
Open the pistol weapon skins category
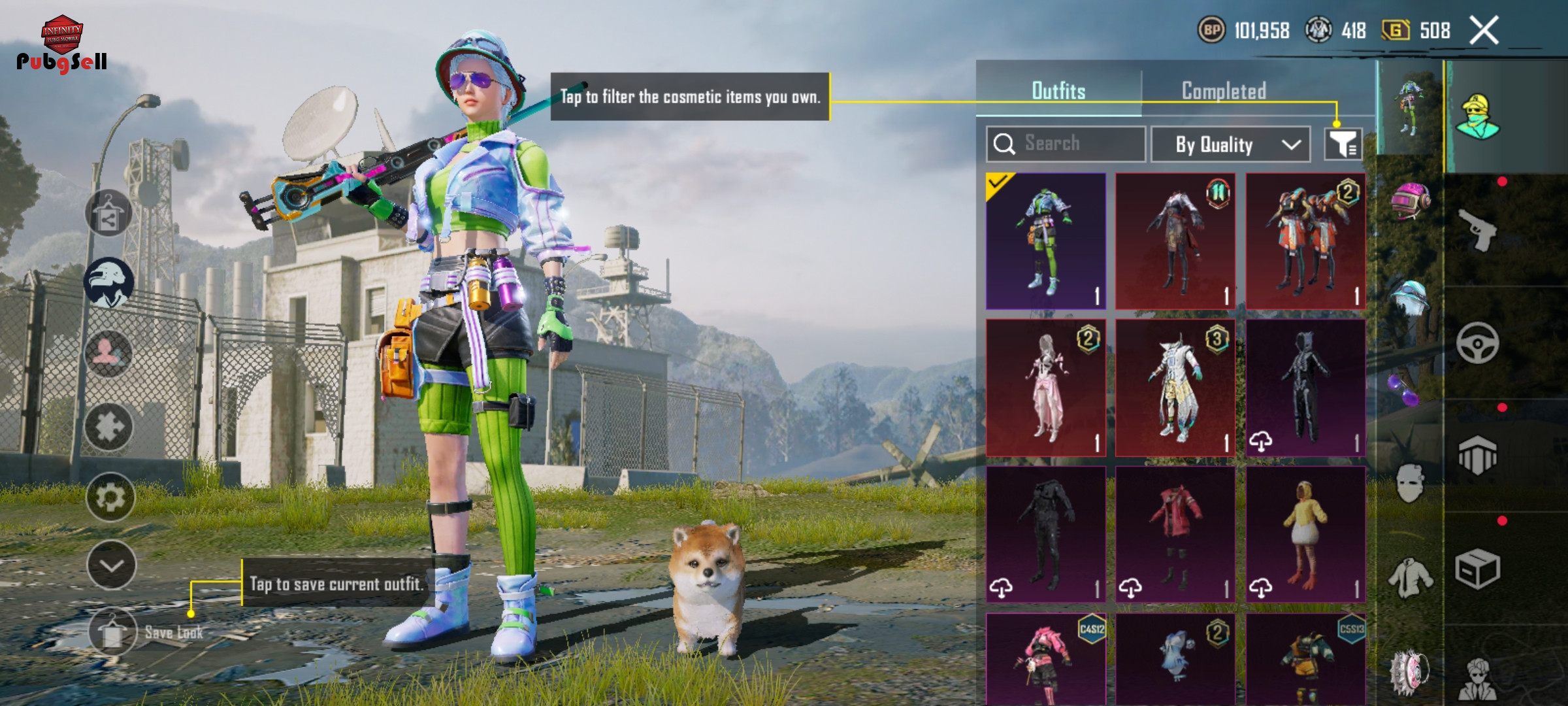coord(1478,229)
